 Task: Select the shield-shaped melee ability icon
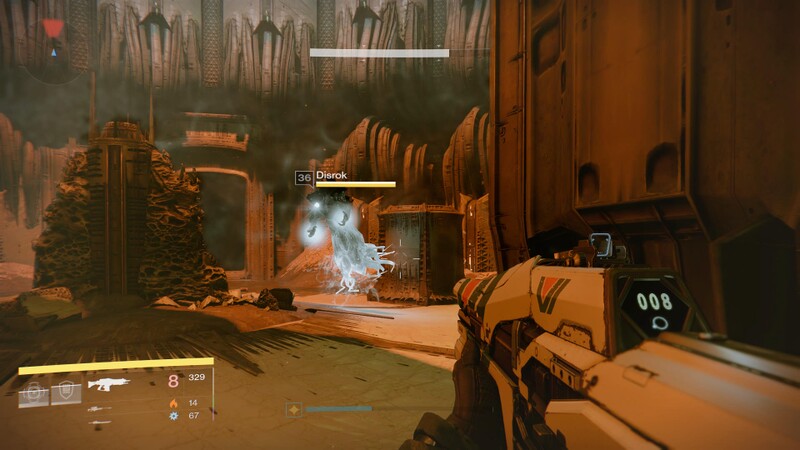click(x=66, y=393)
